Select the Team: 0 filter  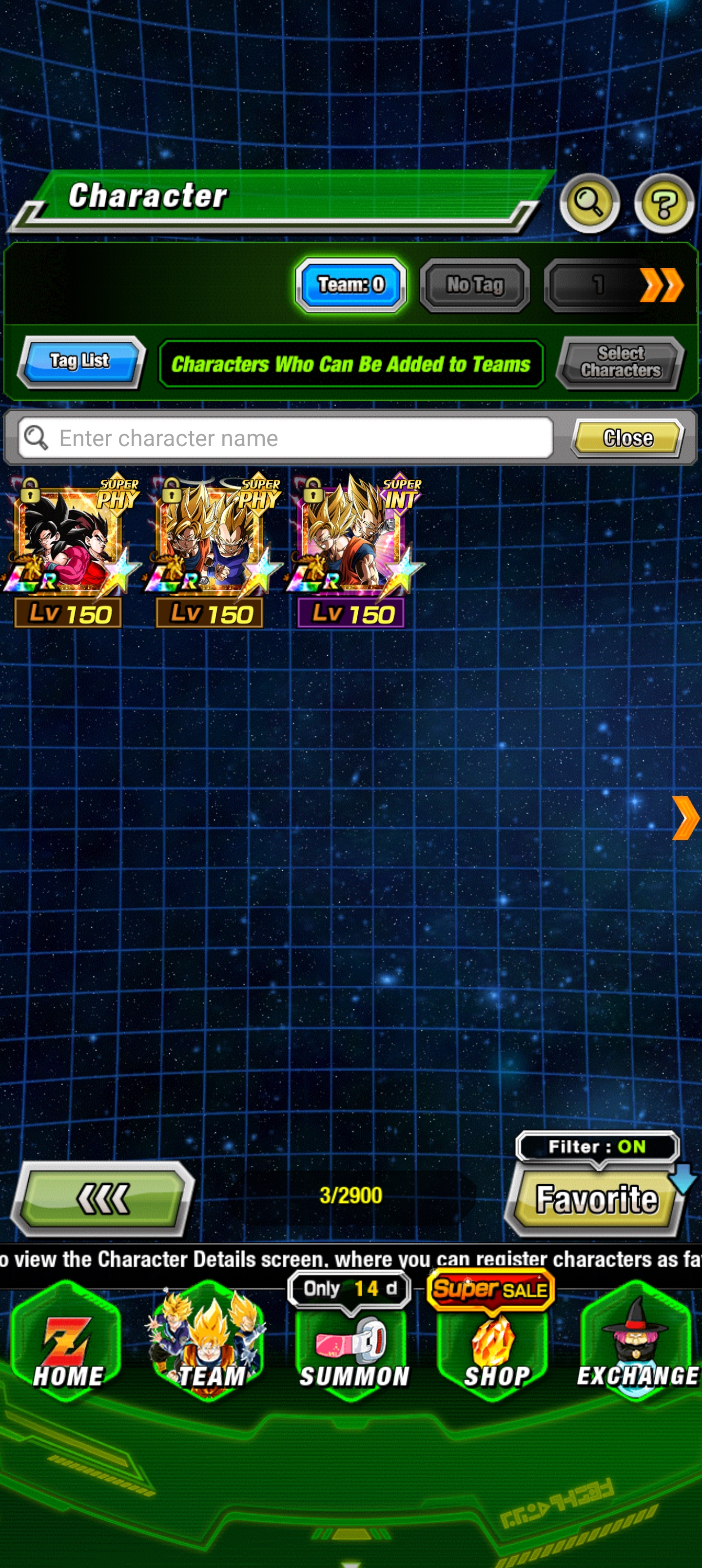(351, 285)
